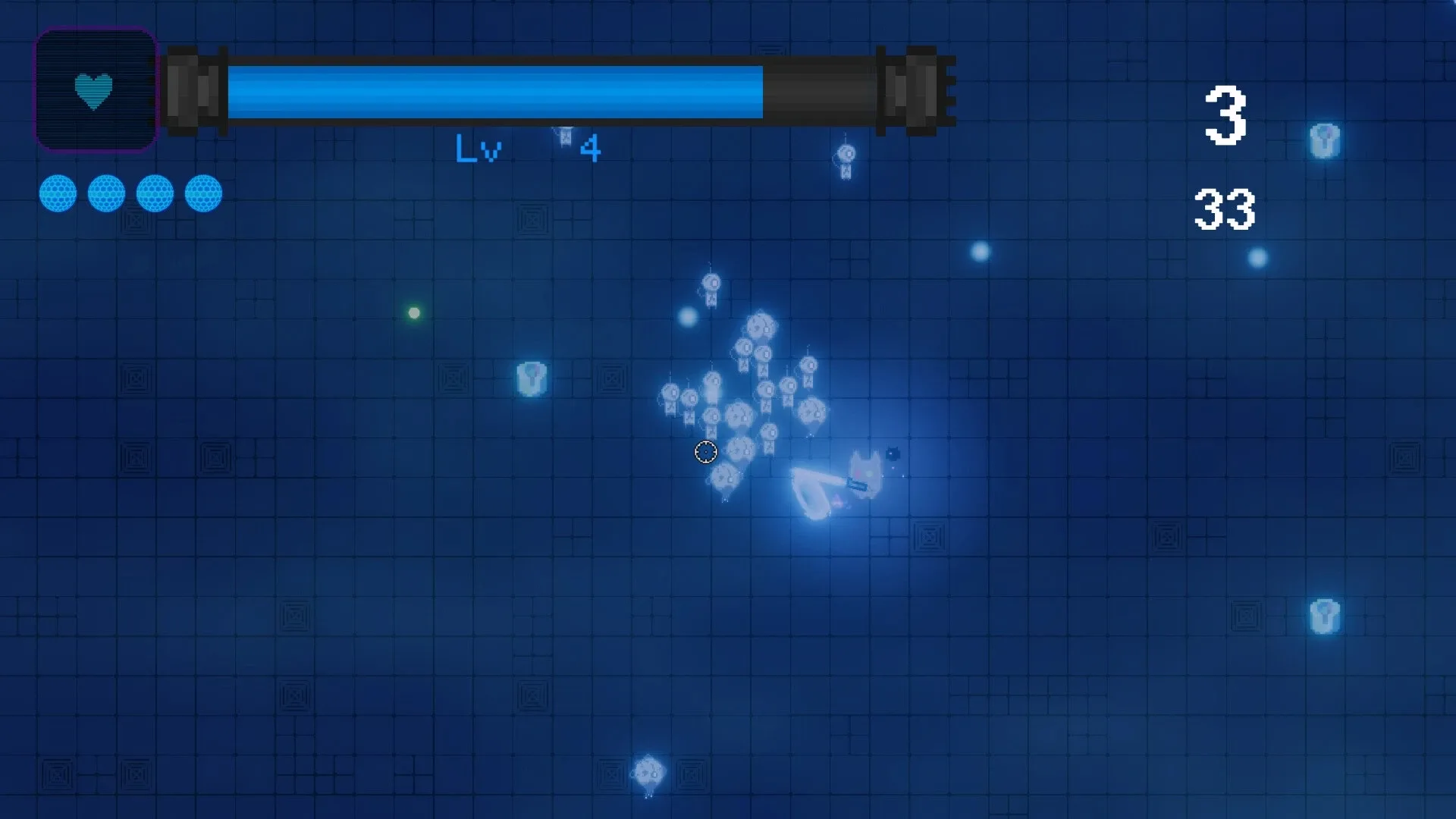
Task: Click the blue health bar fill
Action: pos(493,91)
